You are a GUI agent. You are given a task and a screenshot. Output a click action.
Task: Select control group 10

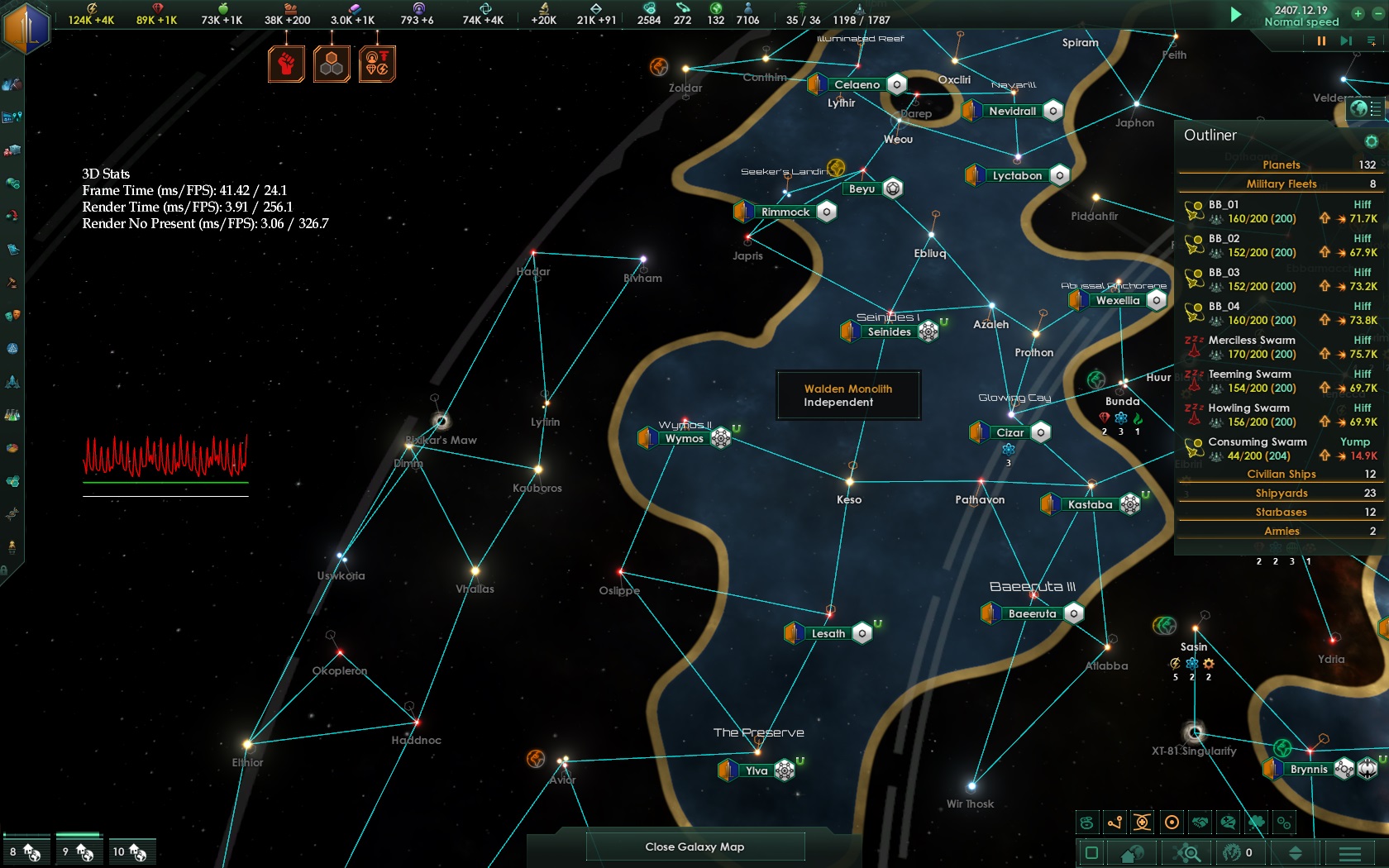coord(131,851)
